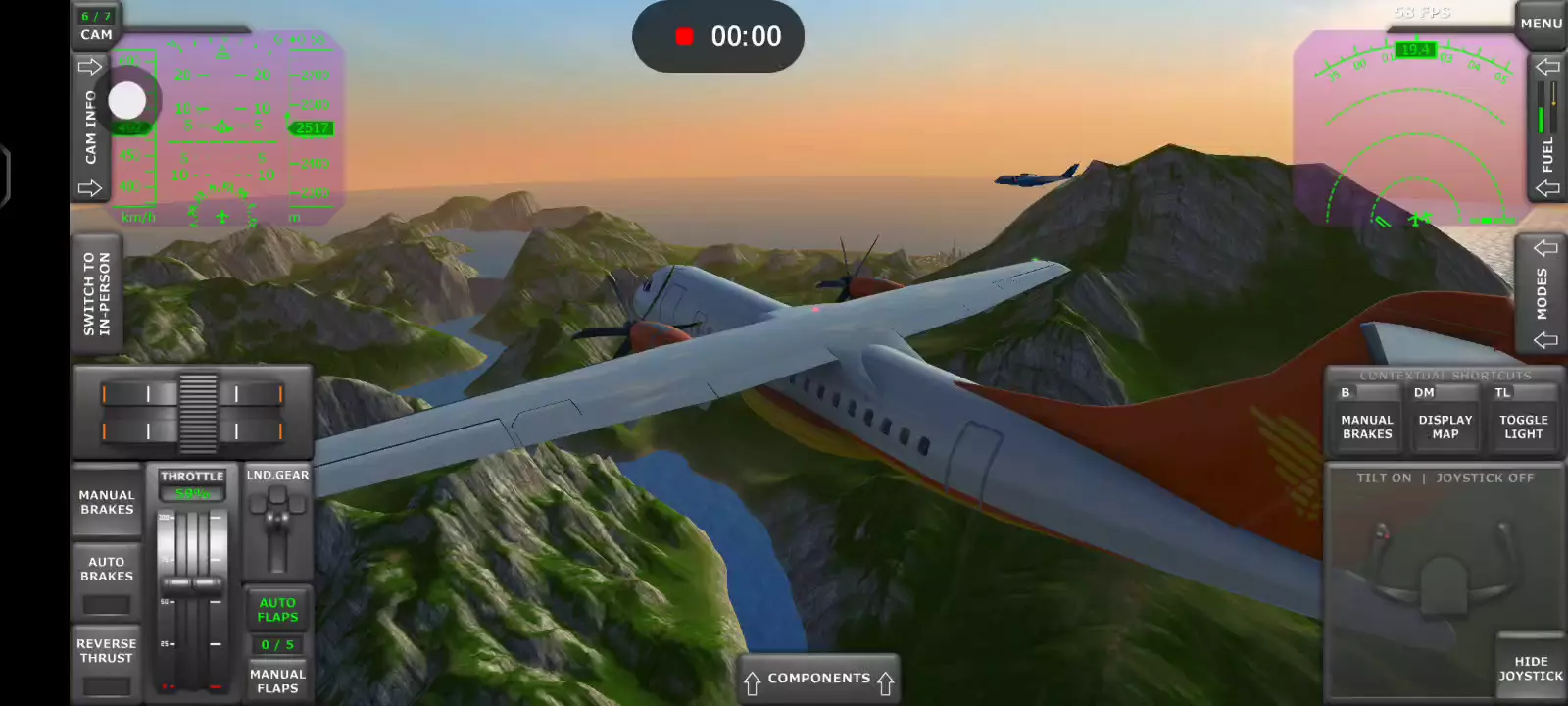Open the MENU button
1568x706 pixels.
pos(1541,24)
